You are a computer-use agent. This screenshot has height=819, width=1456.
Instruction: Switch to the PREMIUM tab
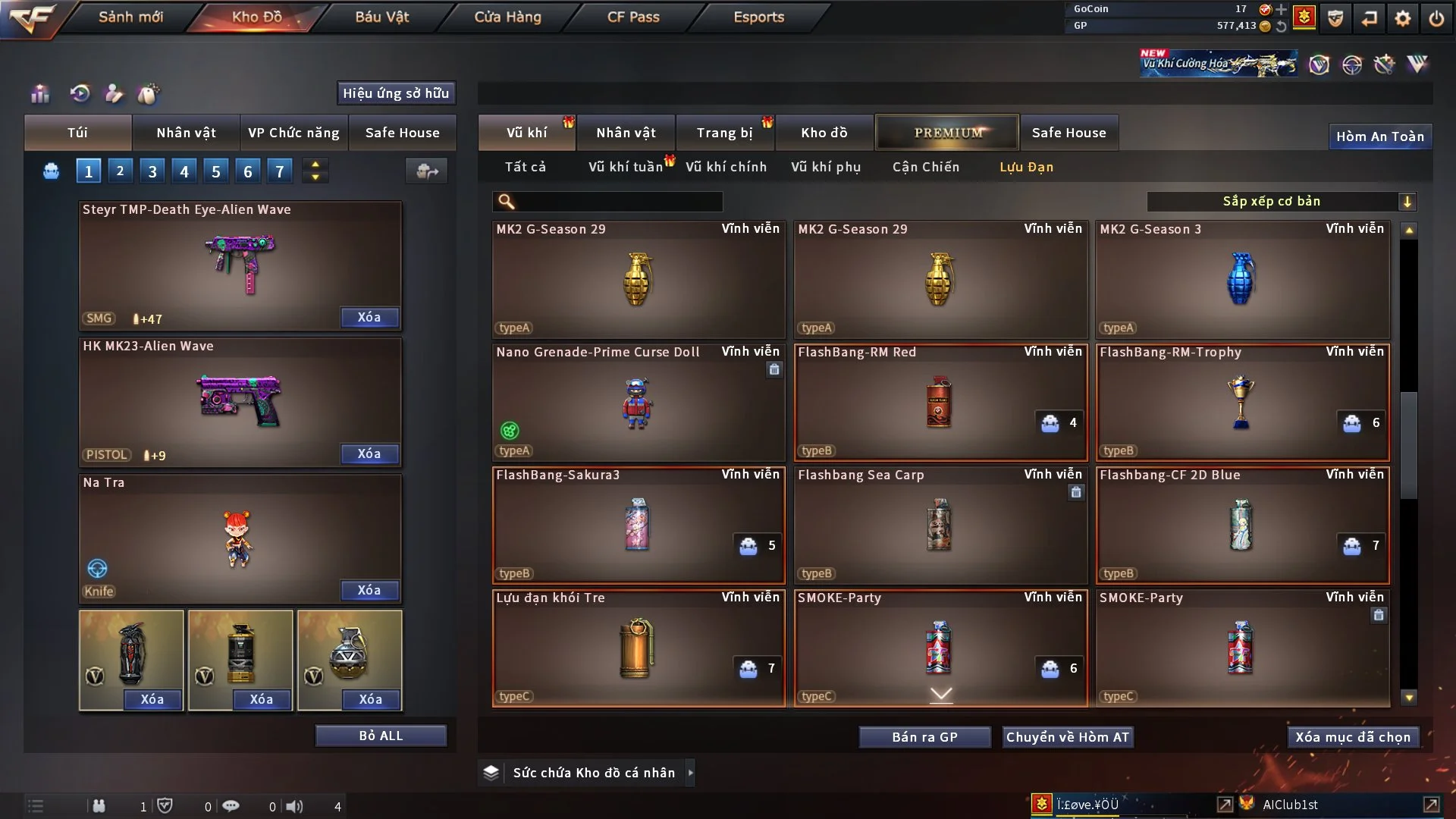pos(947,133)
